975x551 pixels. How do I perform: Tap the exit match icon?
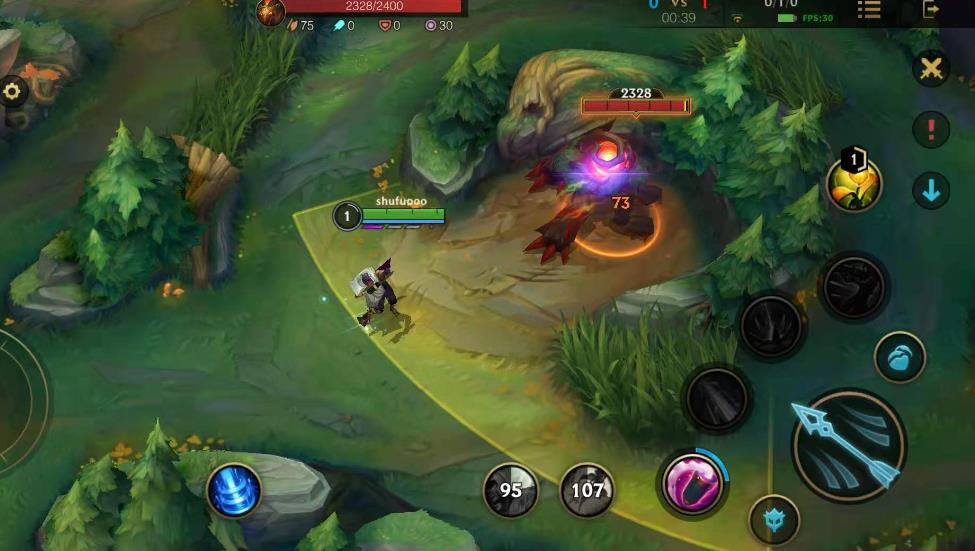coord(931,9)
